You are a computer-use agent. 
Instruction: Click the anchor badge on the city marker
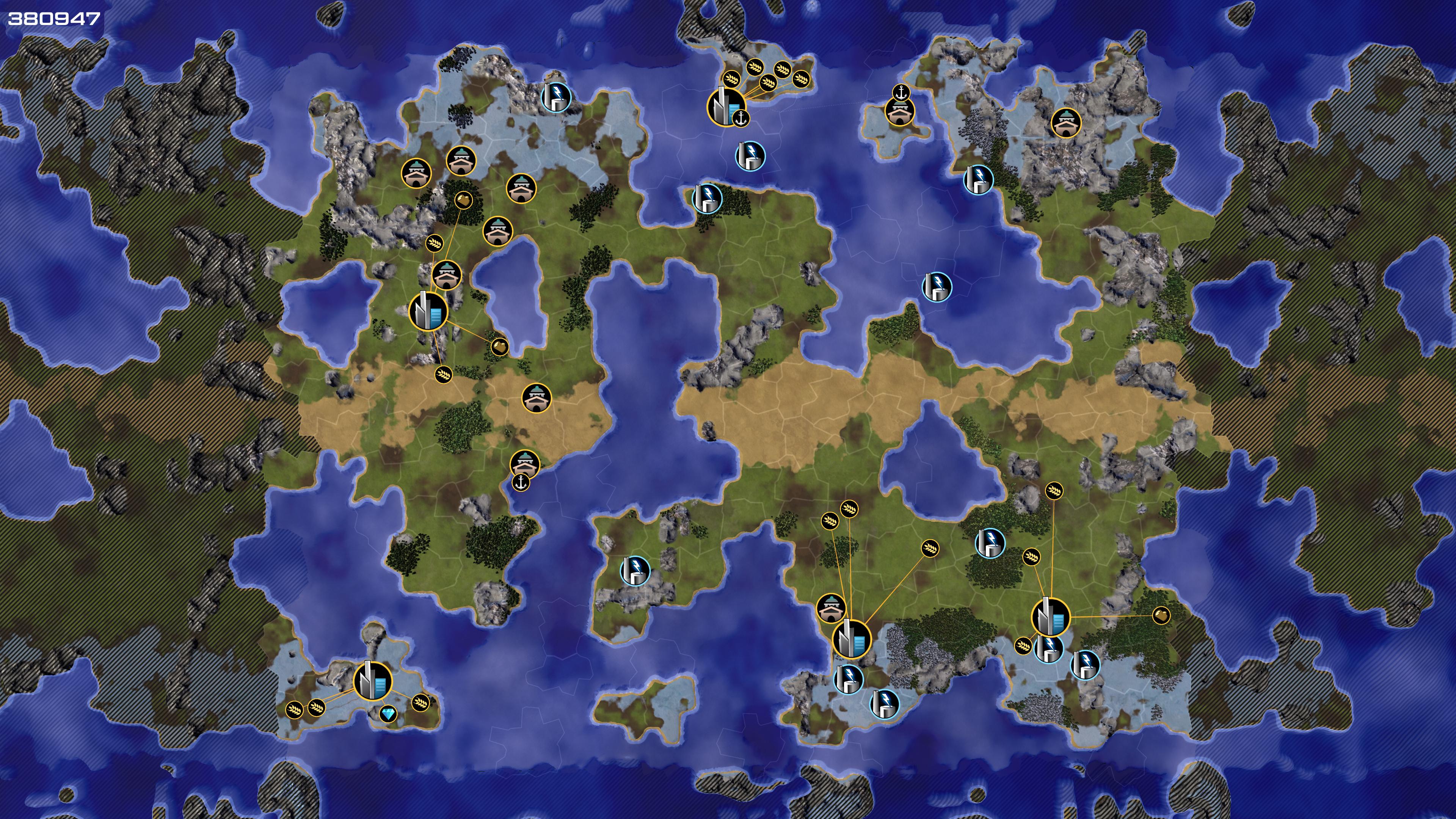click(x=741, y=119)
